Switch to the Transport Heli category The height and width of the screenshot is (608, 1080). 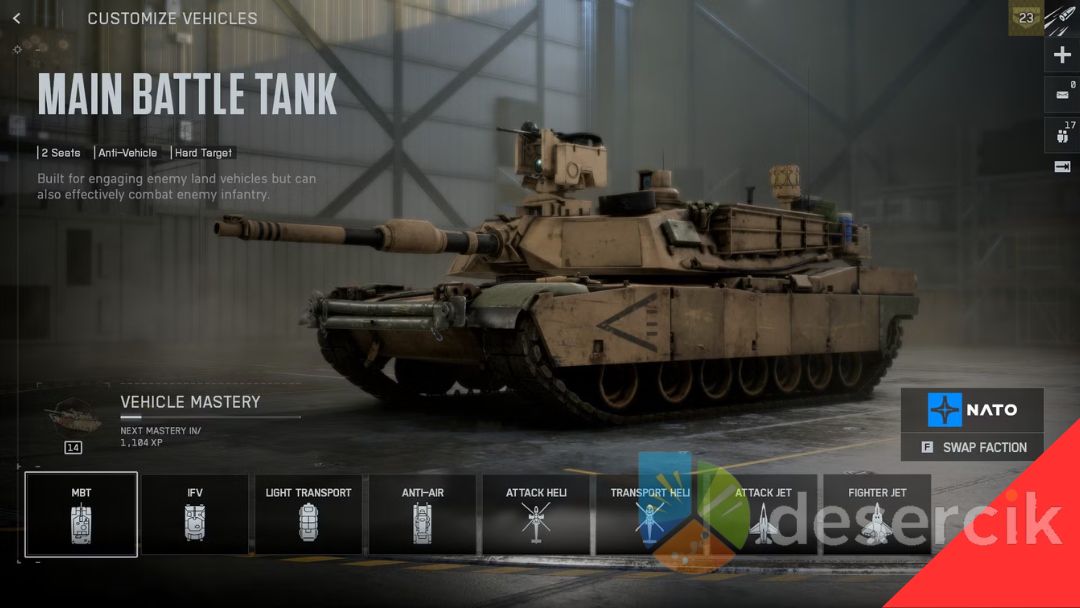point(650,514)
